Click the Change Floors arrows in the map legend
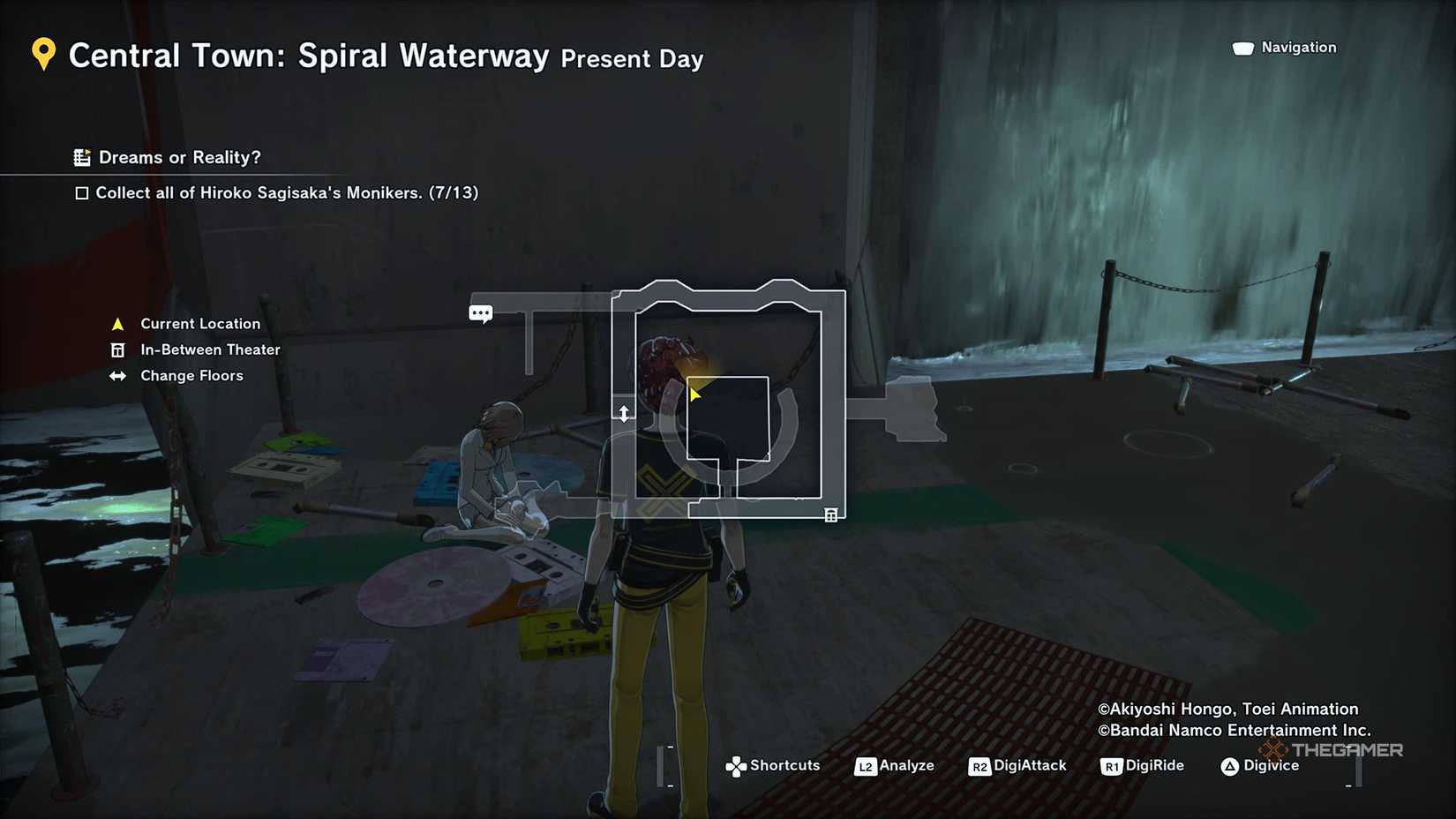1456x819 pixels. click(x=117, y=375)
